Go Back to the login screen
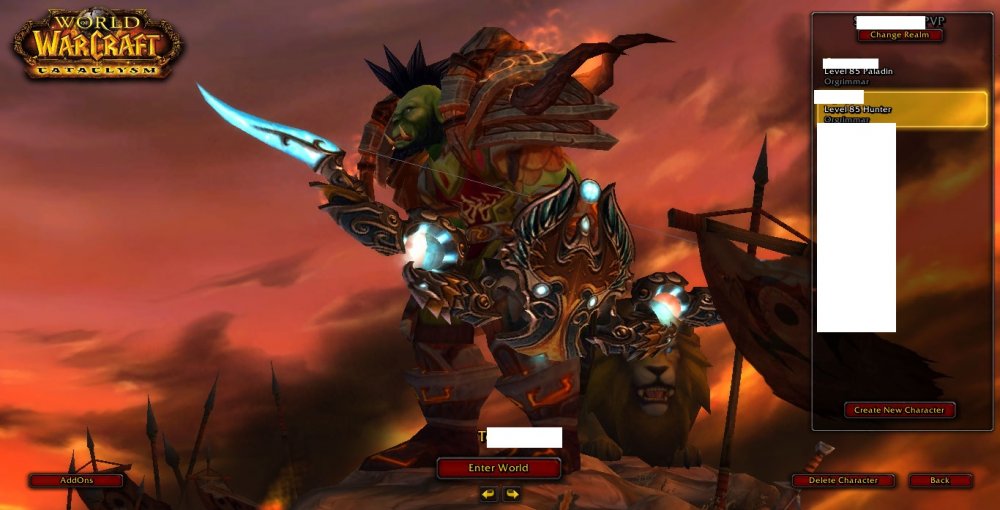Screen dimensions: 1000x510 click(940, 481)
